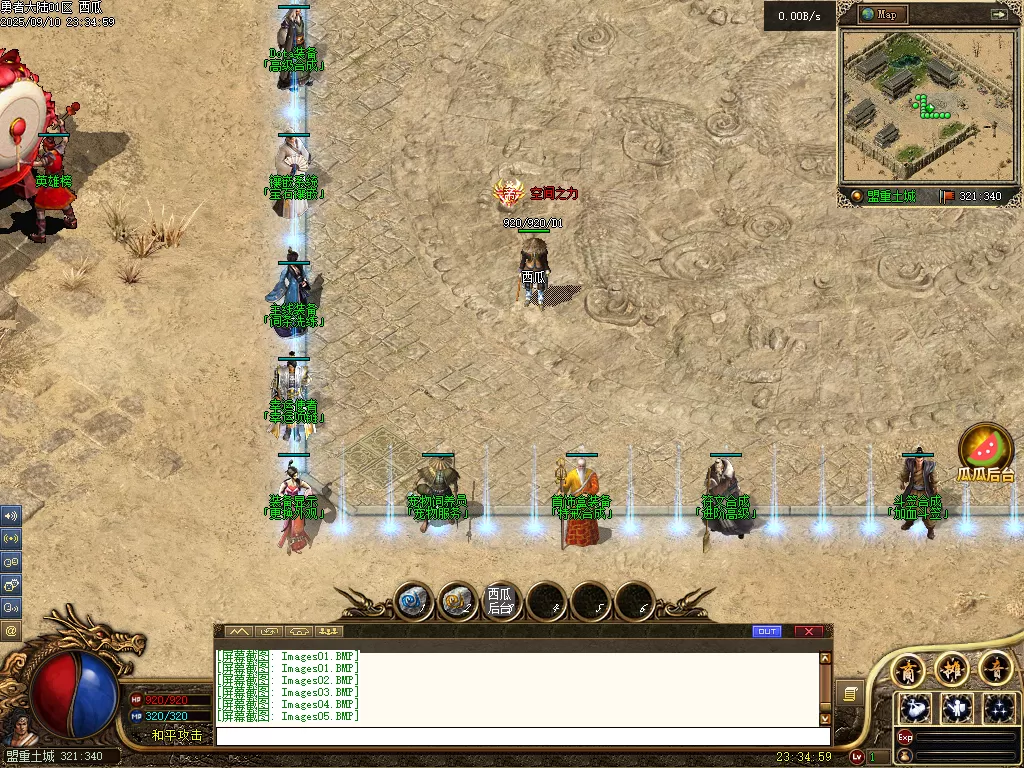Click the blue OUT button
Image resolution: width=1024 pixels, height=768 pixels.
tap(767, 631)
